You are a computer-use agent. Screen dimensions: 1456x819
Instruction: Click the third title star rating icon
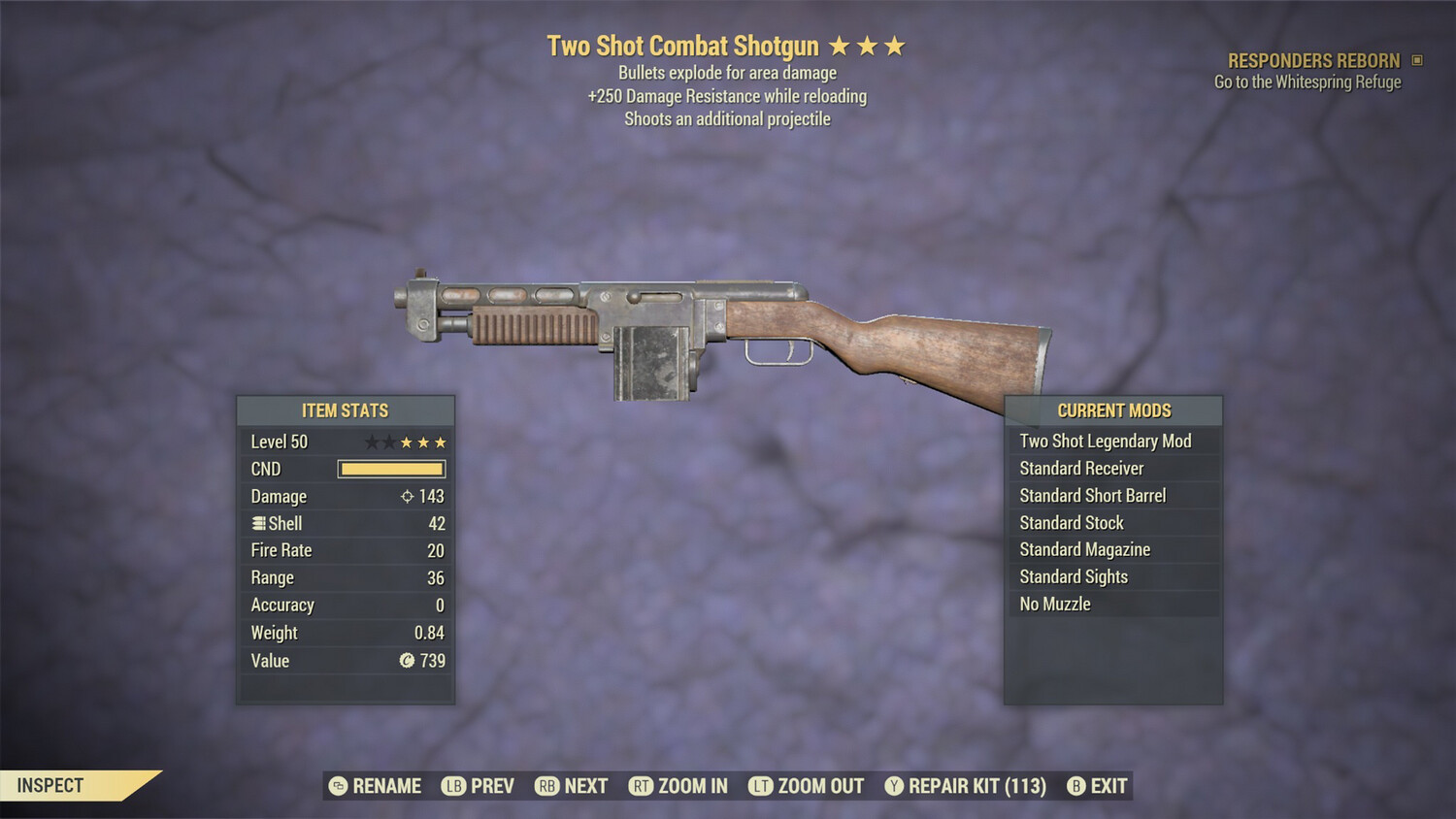coord(896,44)
